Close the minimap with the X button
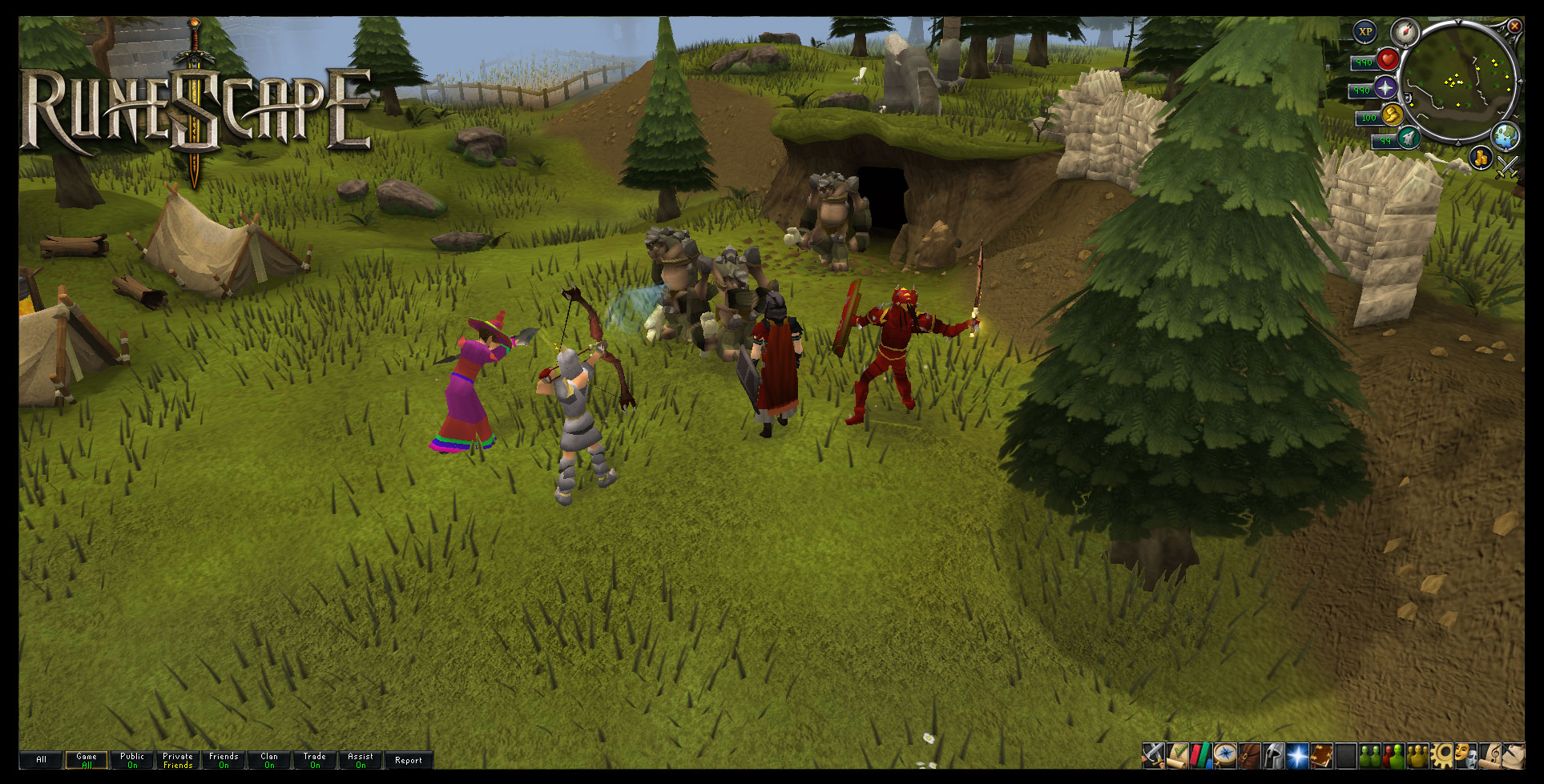The width and height of the screenshot is (1544, 784). (1514, 26)
